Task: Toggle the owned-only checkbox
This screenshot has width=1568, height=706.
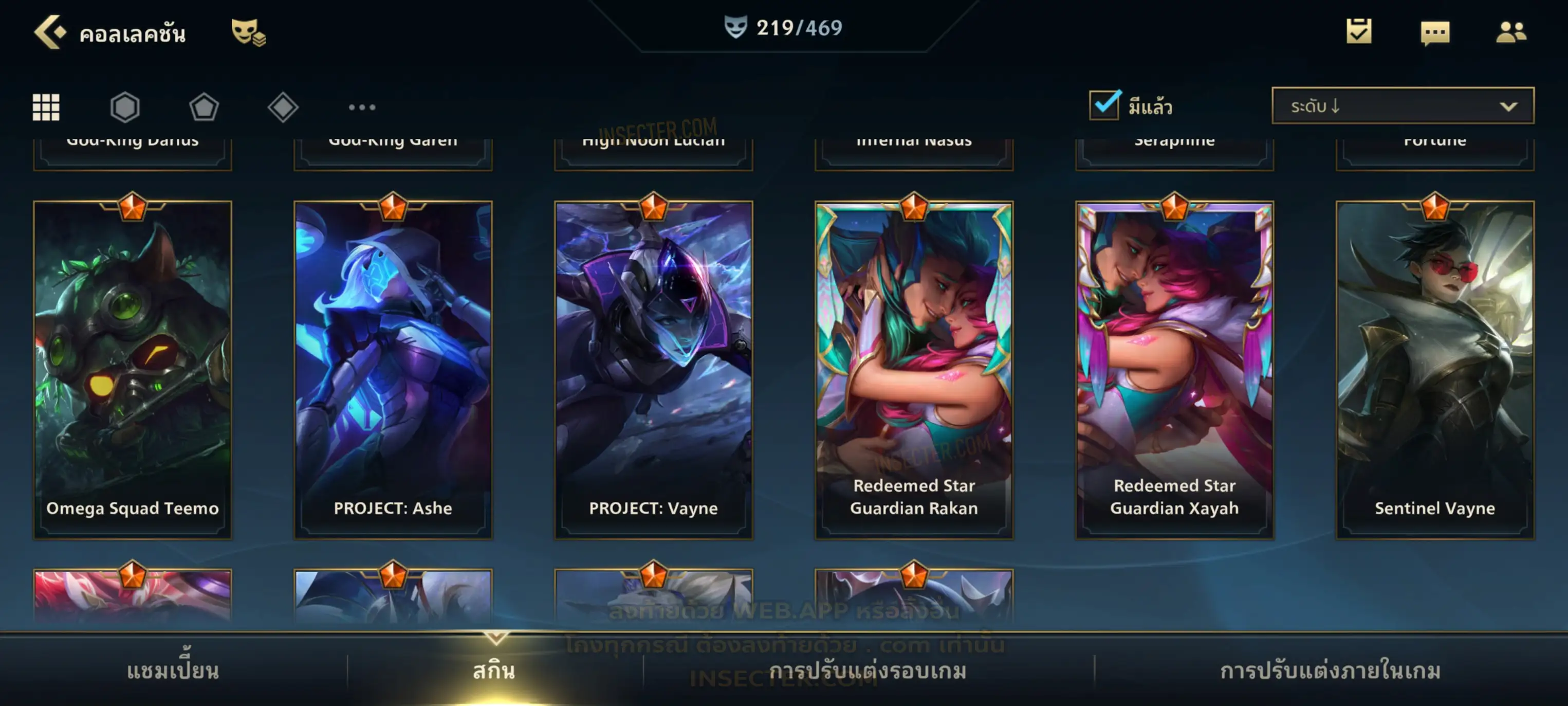Action: click(x=1104, y=105)
